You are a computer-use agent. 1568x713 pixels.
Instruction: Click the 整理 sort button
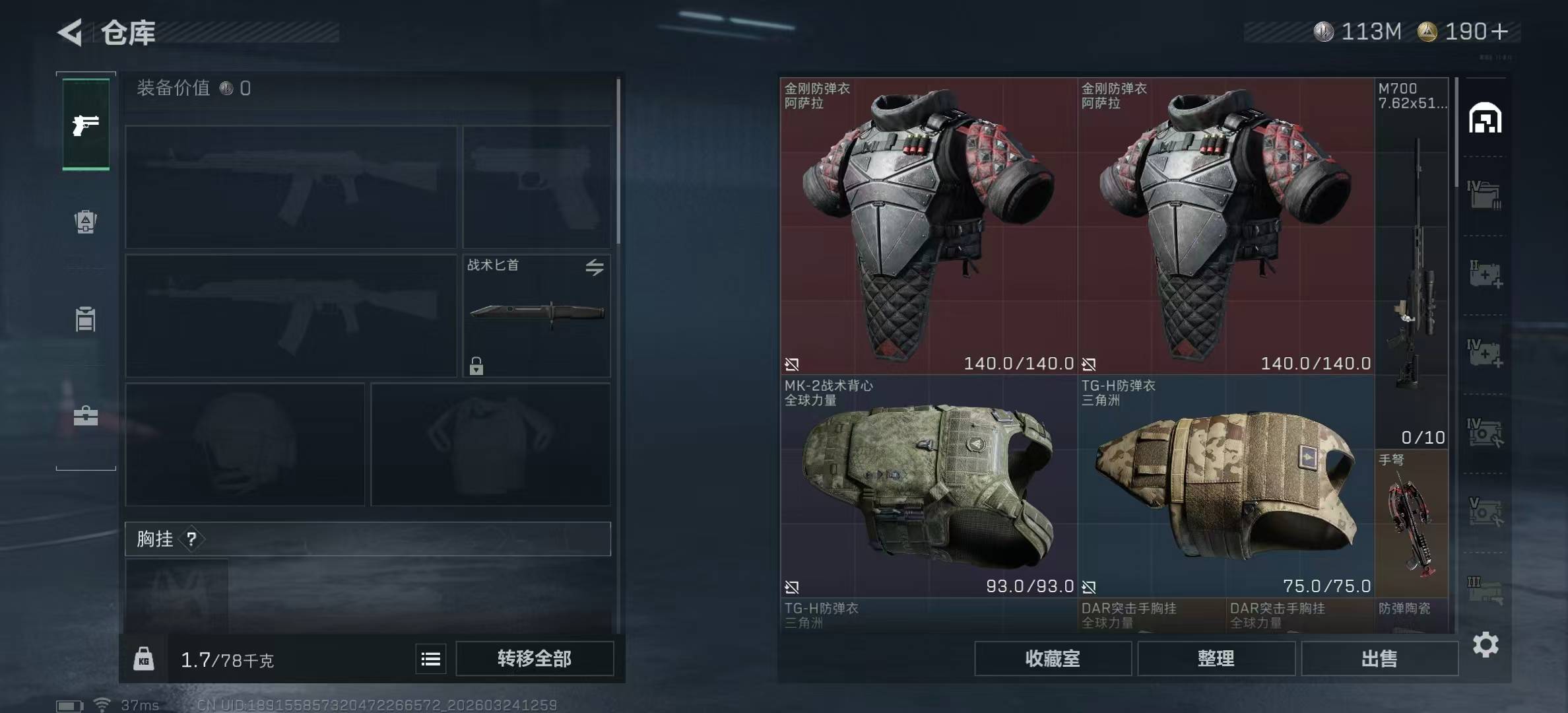[1216, 658]
